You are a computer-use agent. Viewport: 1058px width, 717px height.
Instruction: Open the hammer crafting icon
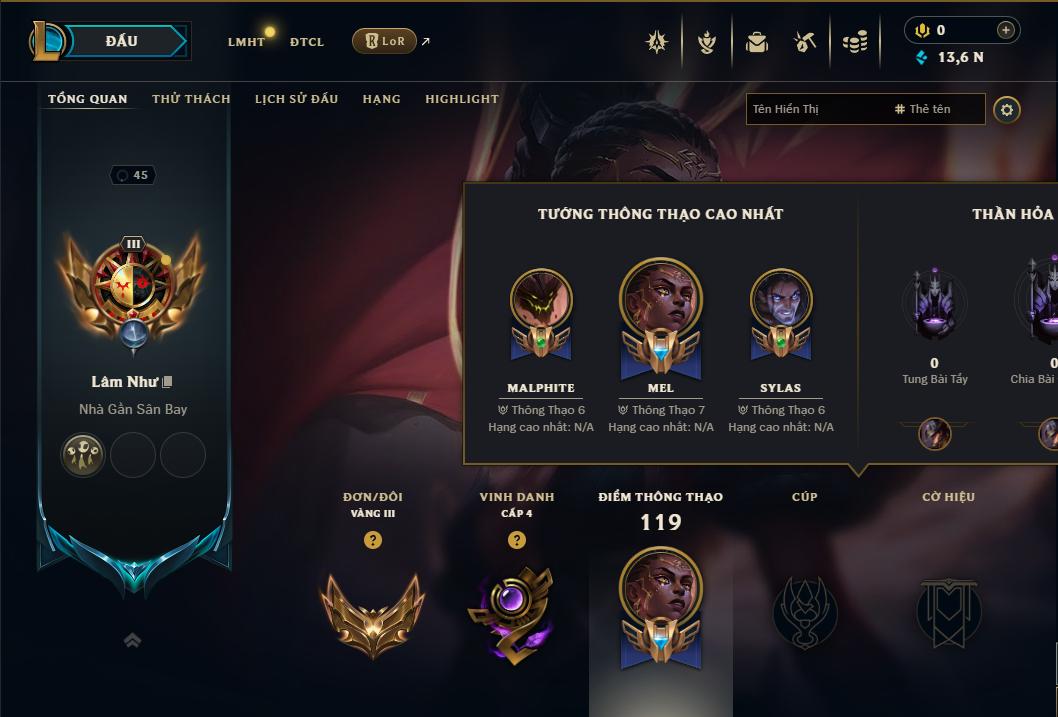(x=805, y=42)
